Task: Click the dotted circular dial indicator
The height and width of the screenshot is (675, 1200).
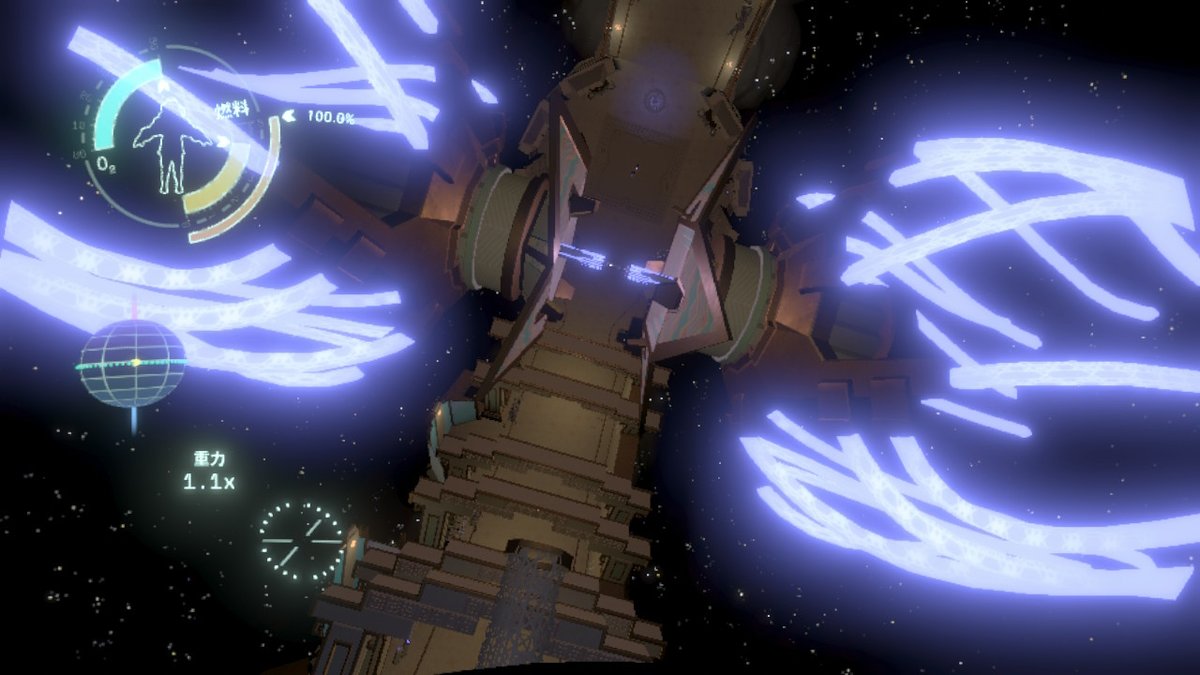Action: (301, 541)
